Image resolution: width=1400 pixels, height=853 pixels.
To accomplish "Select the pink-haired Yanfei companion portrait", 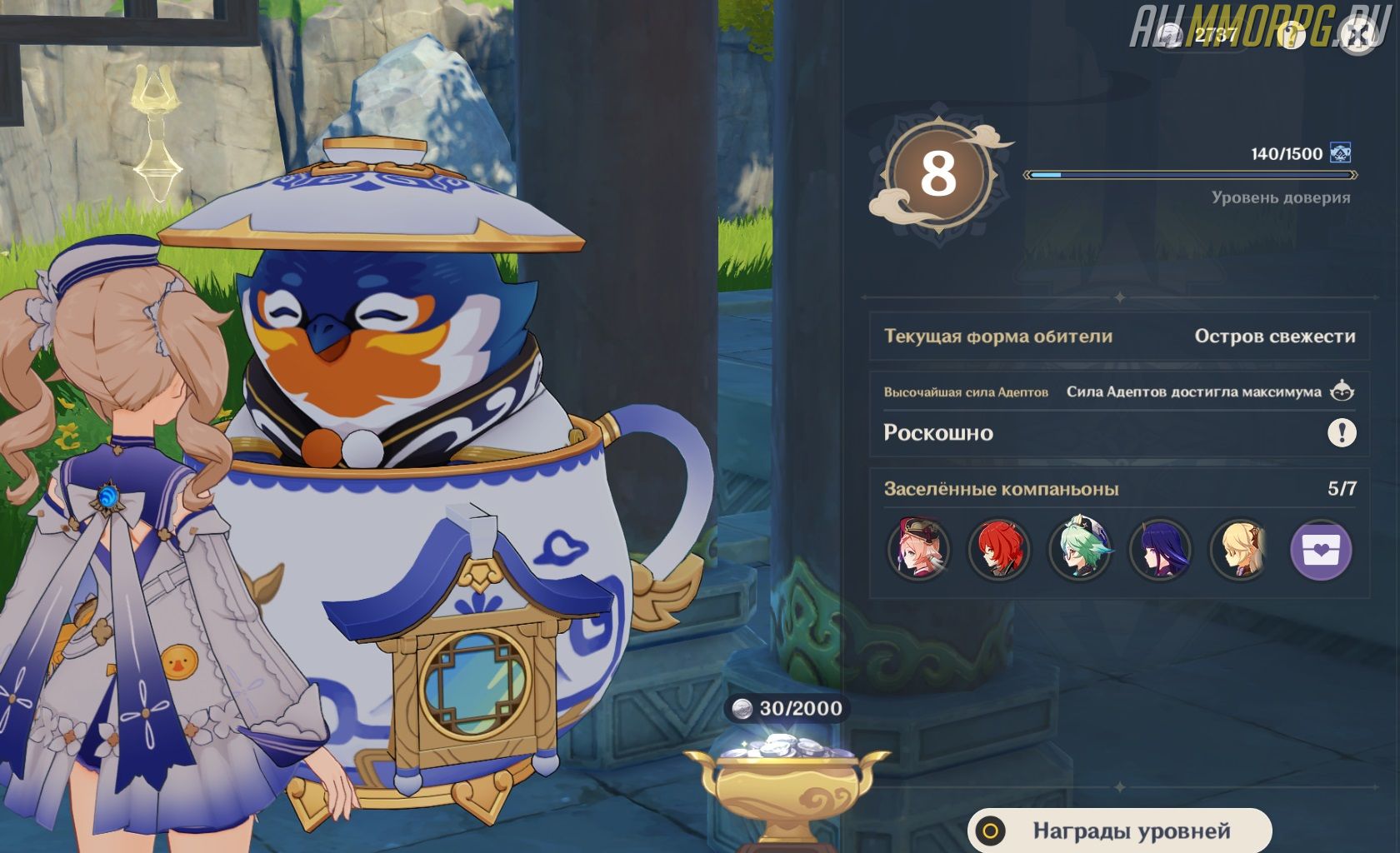I will [x=918, y=550].
